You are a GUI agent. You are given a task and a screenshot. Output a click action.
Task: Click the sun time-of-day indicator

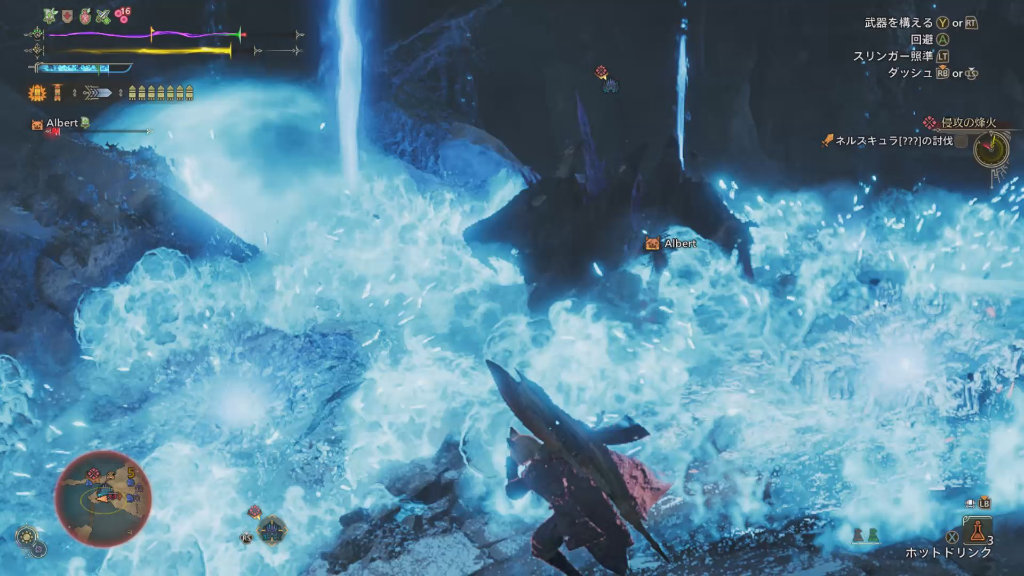[x=27, y=535]
